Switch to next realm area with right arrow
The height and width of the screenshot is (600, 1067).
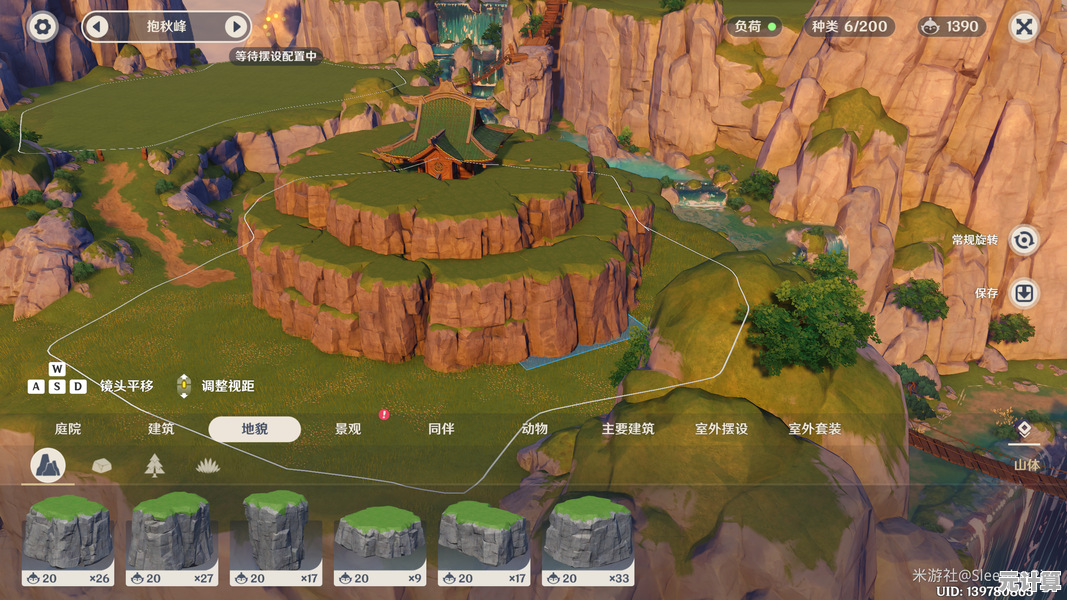coord(236,27)
